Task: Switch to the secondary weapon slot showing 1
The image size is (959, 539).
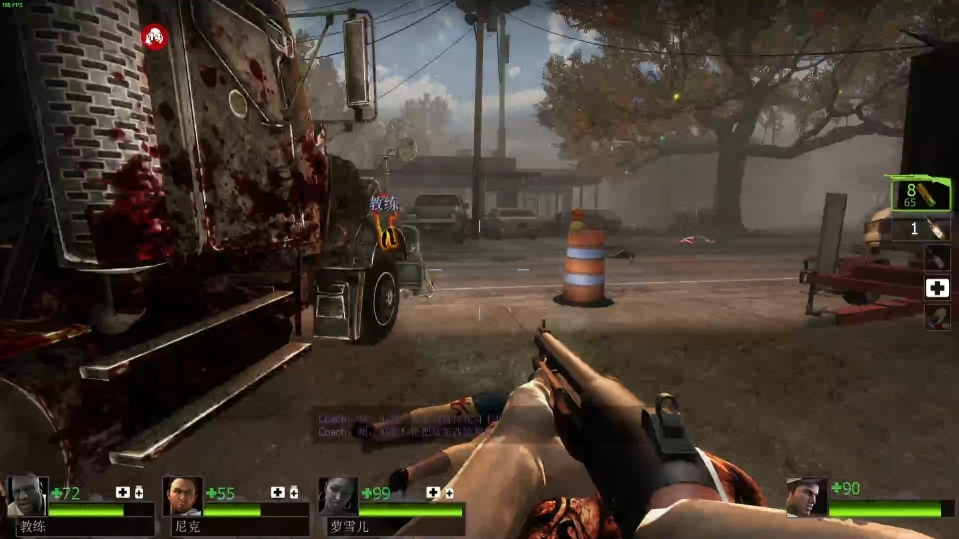Action: click(921, 229)
